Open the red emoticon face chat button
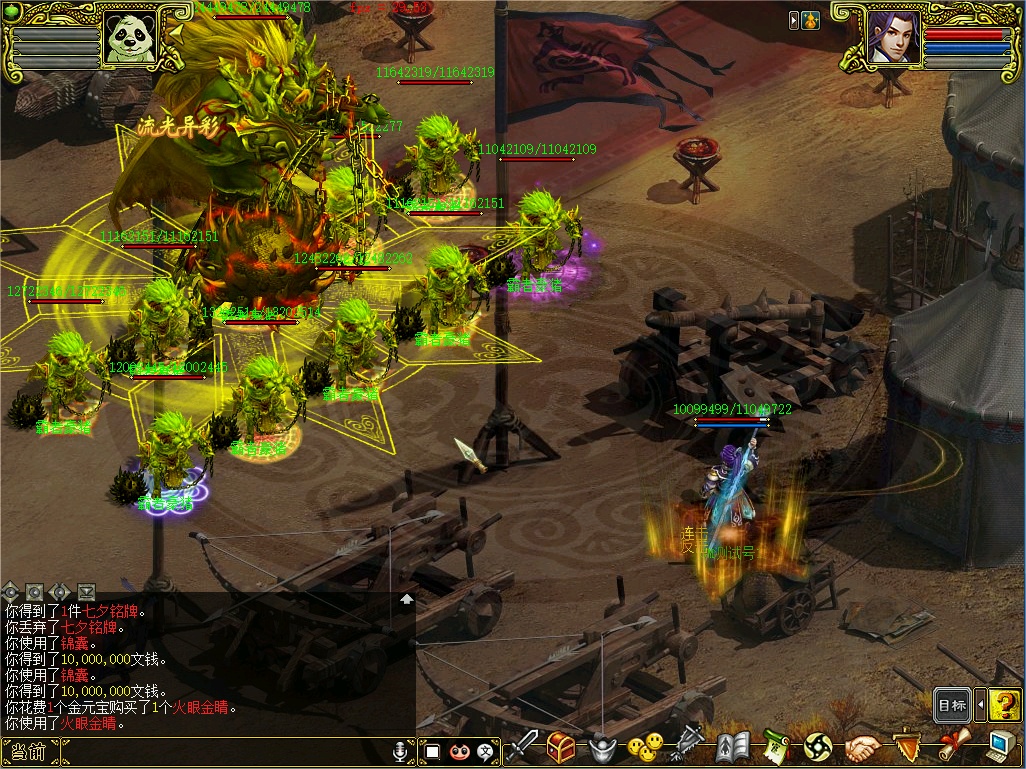The image size is (1026, 769). tap(460, 751)
